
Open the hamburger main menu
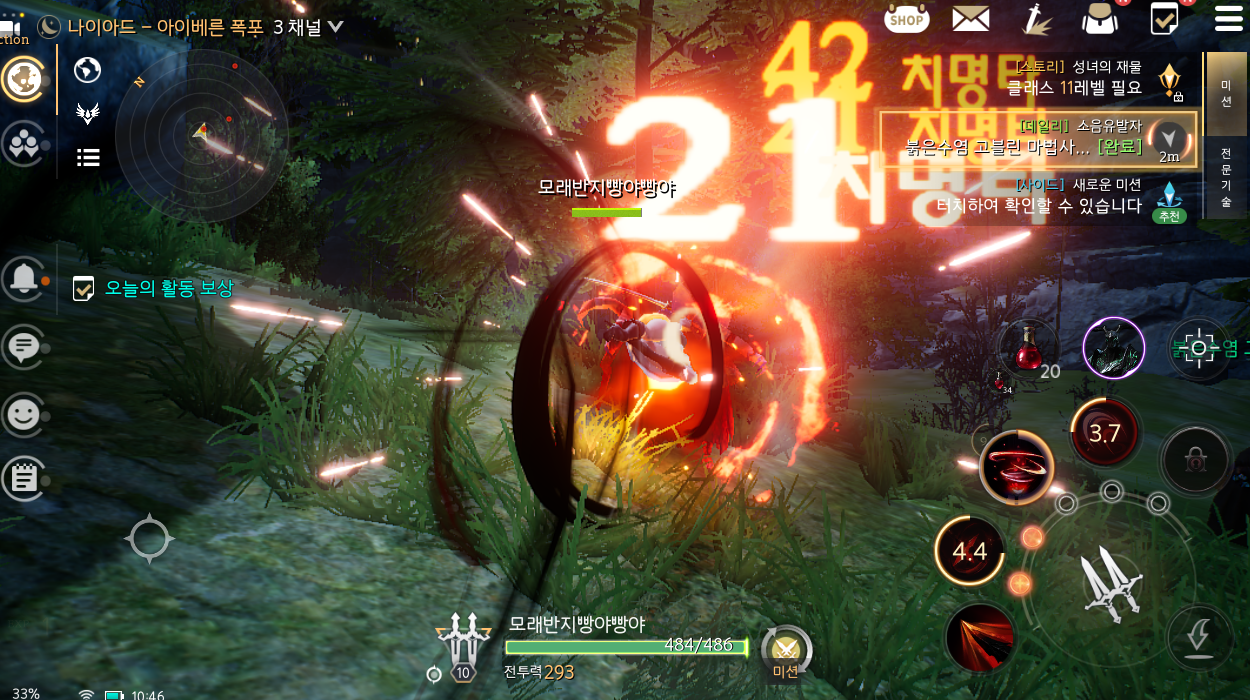coord(1228,18)
